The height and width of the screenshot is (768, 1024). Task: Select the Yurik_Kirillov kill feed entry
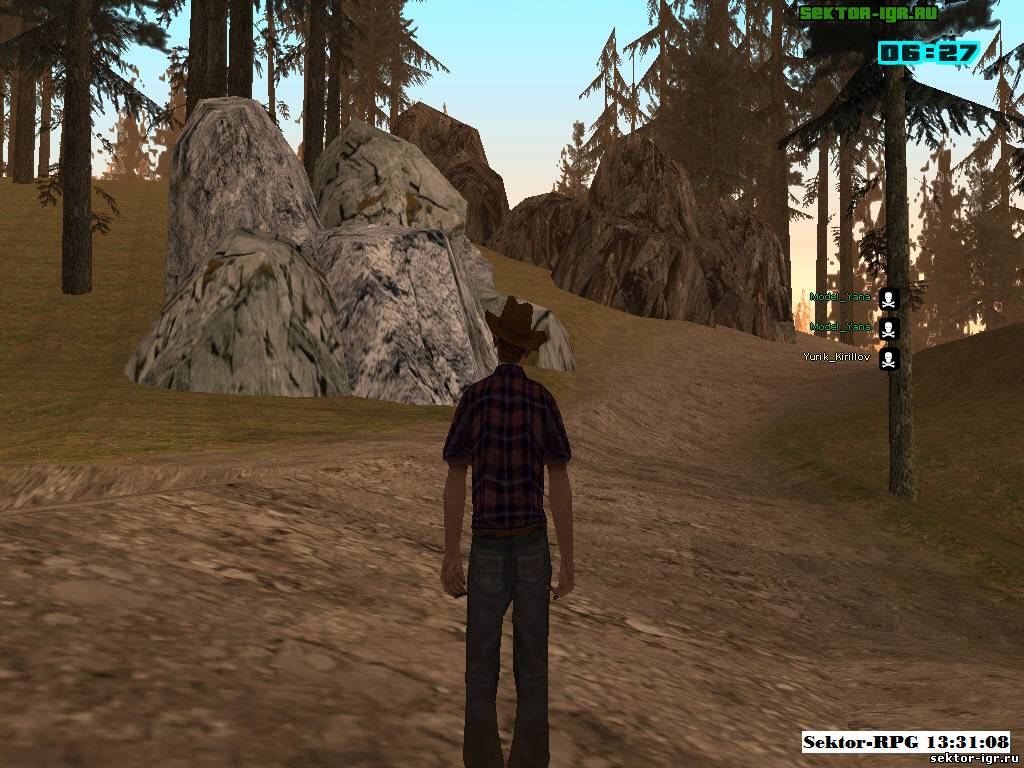pyautogui.click(x=837, y=357)
